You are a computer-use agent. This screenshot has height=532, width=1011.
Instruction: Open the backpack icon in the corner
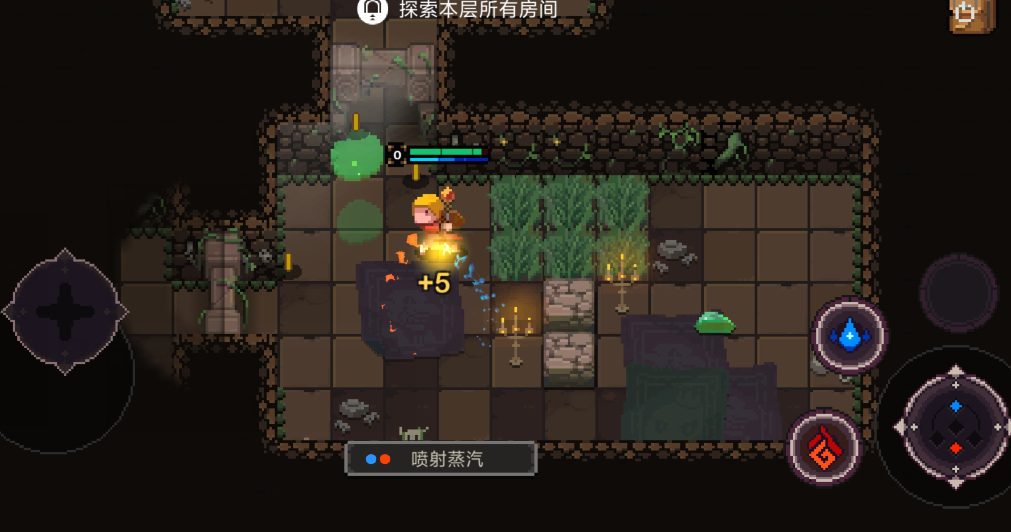[970, 14]
